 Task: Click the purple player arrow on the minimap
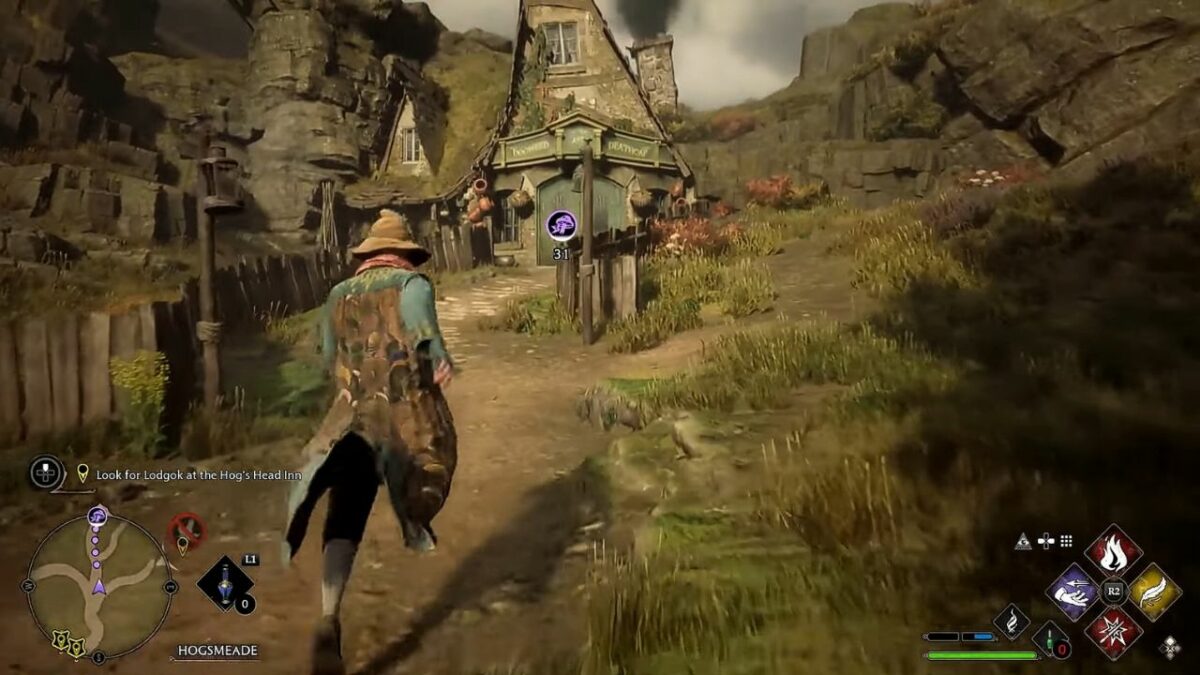coord(98,586)
